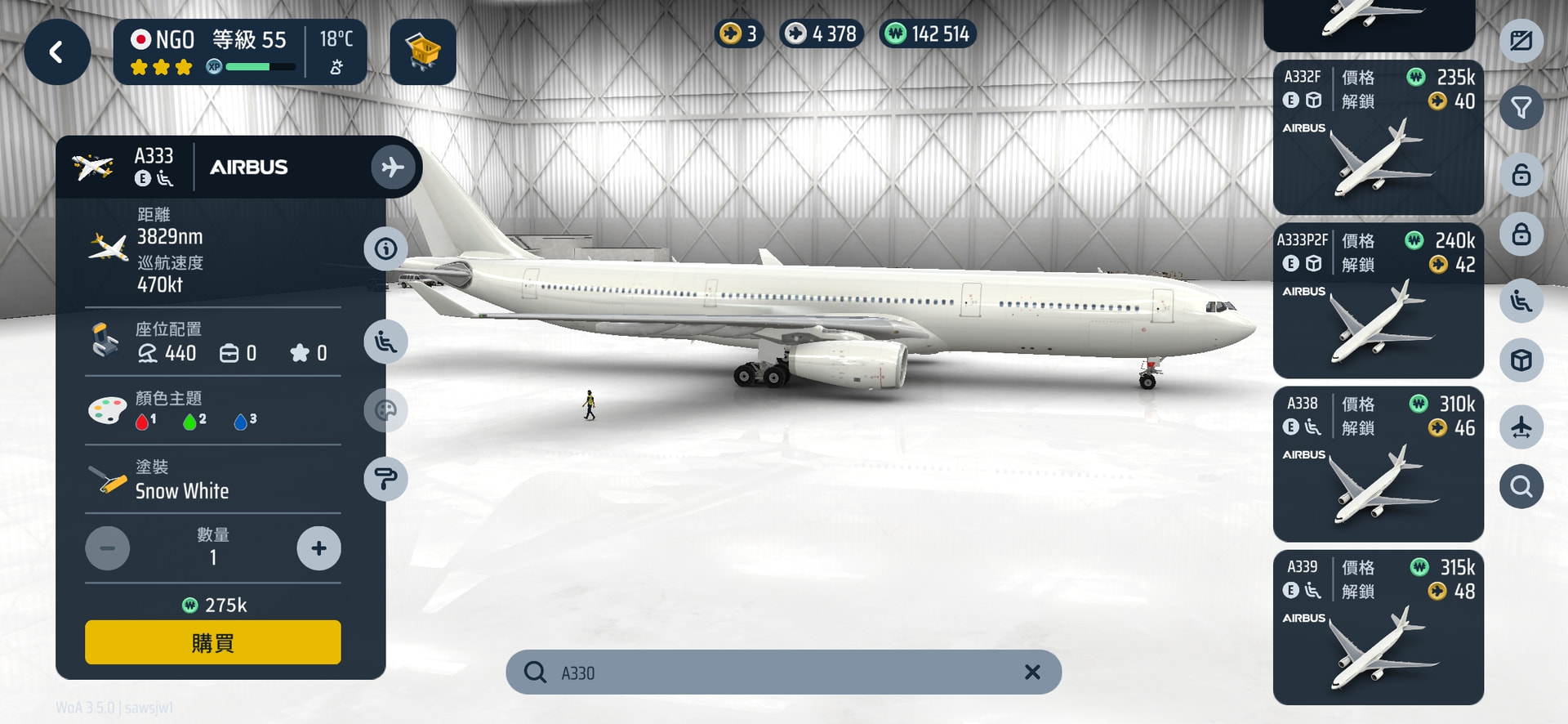
Task: Clear the A330 search text
Action: 1032,672
